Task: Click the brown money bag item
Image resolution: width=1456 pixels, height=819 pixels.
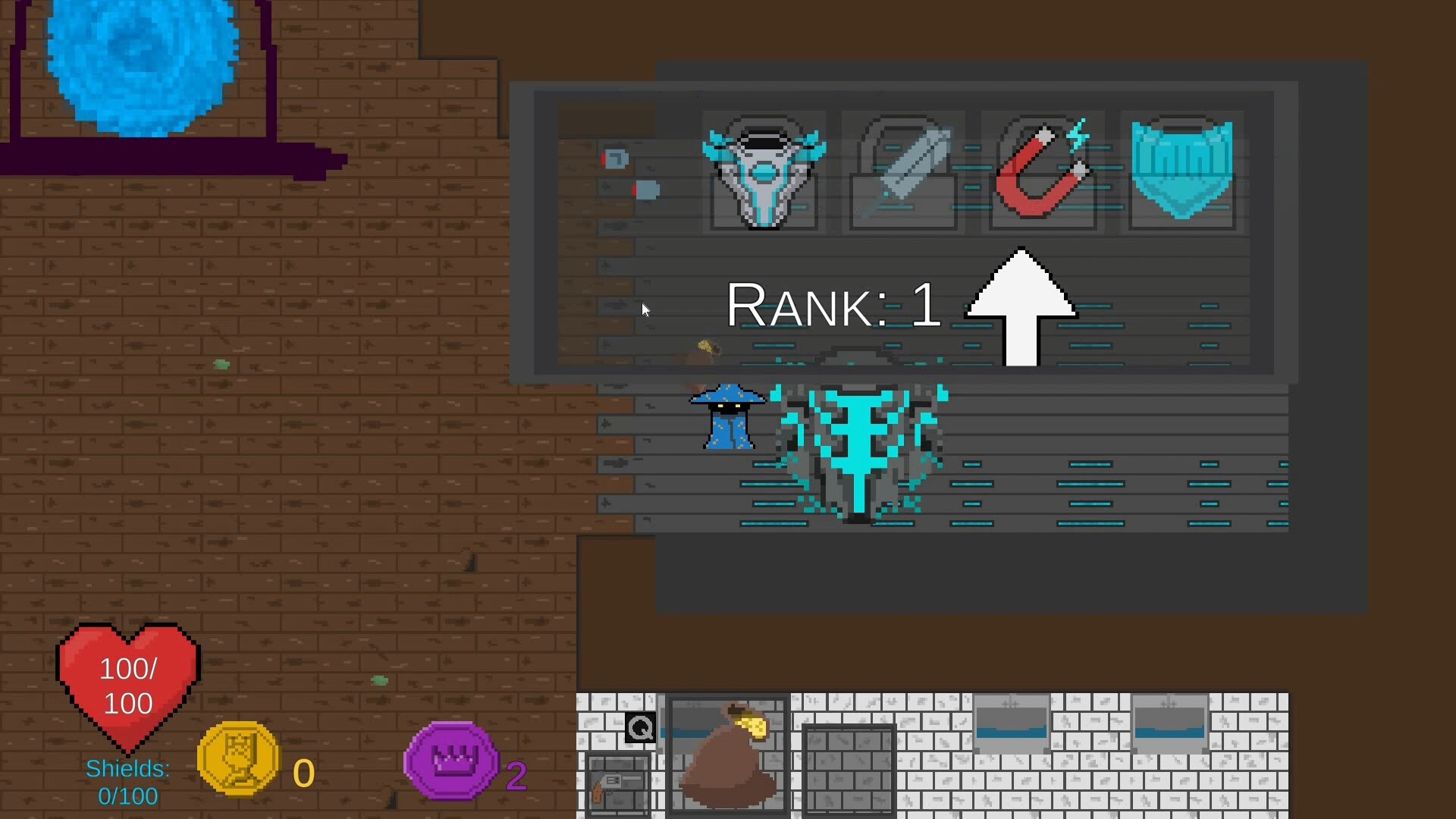Action: (728, 758)
